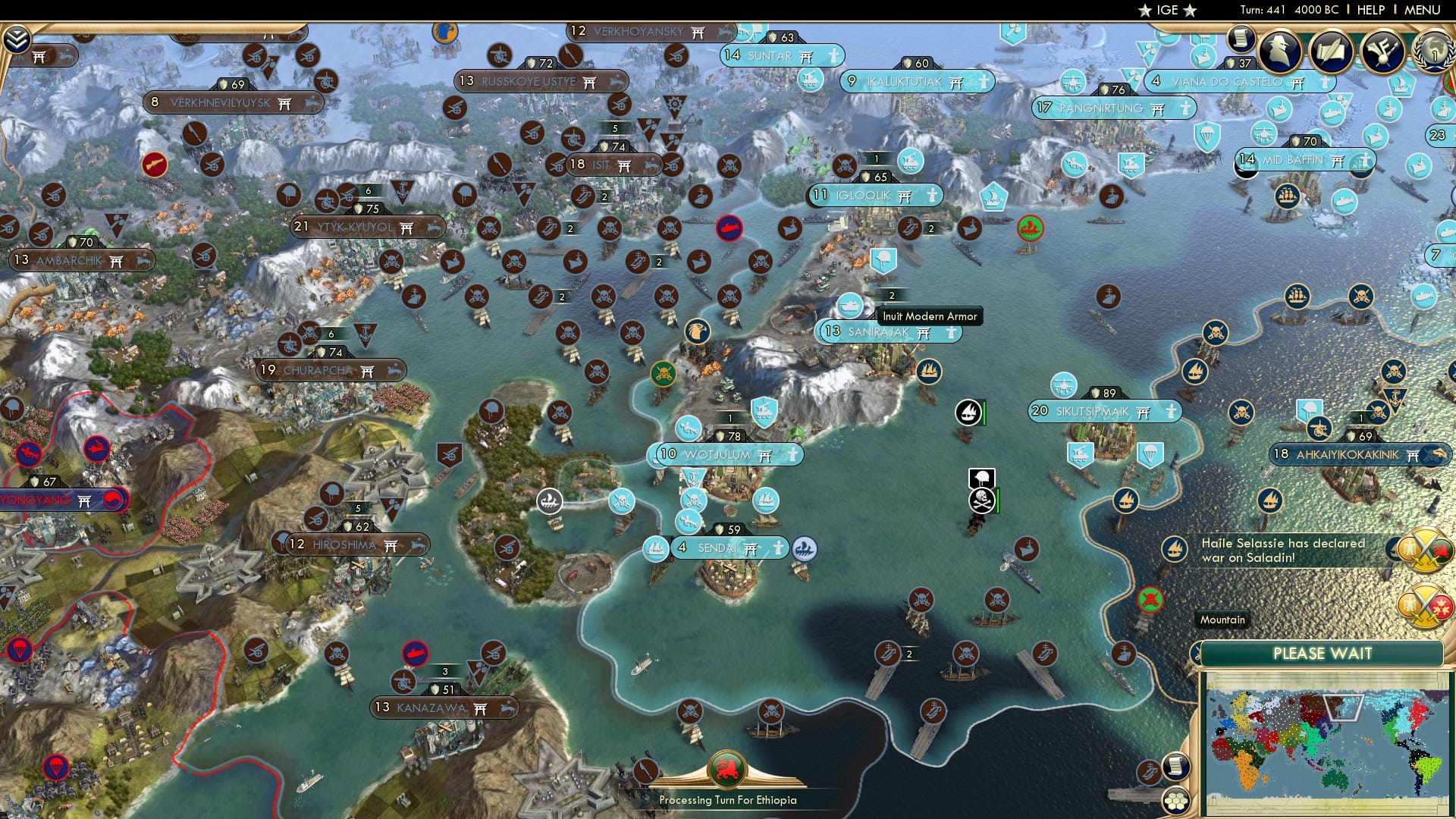The height and width of the screenshot is (819, 1456).
Task: Open the World Congress laurel globe icon
Action: pos(1434,53)
